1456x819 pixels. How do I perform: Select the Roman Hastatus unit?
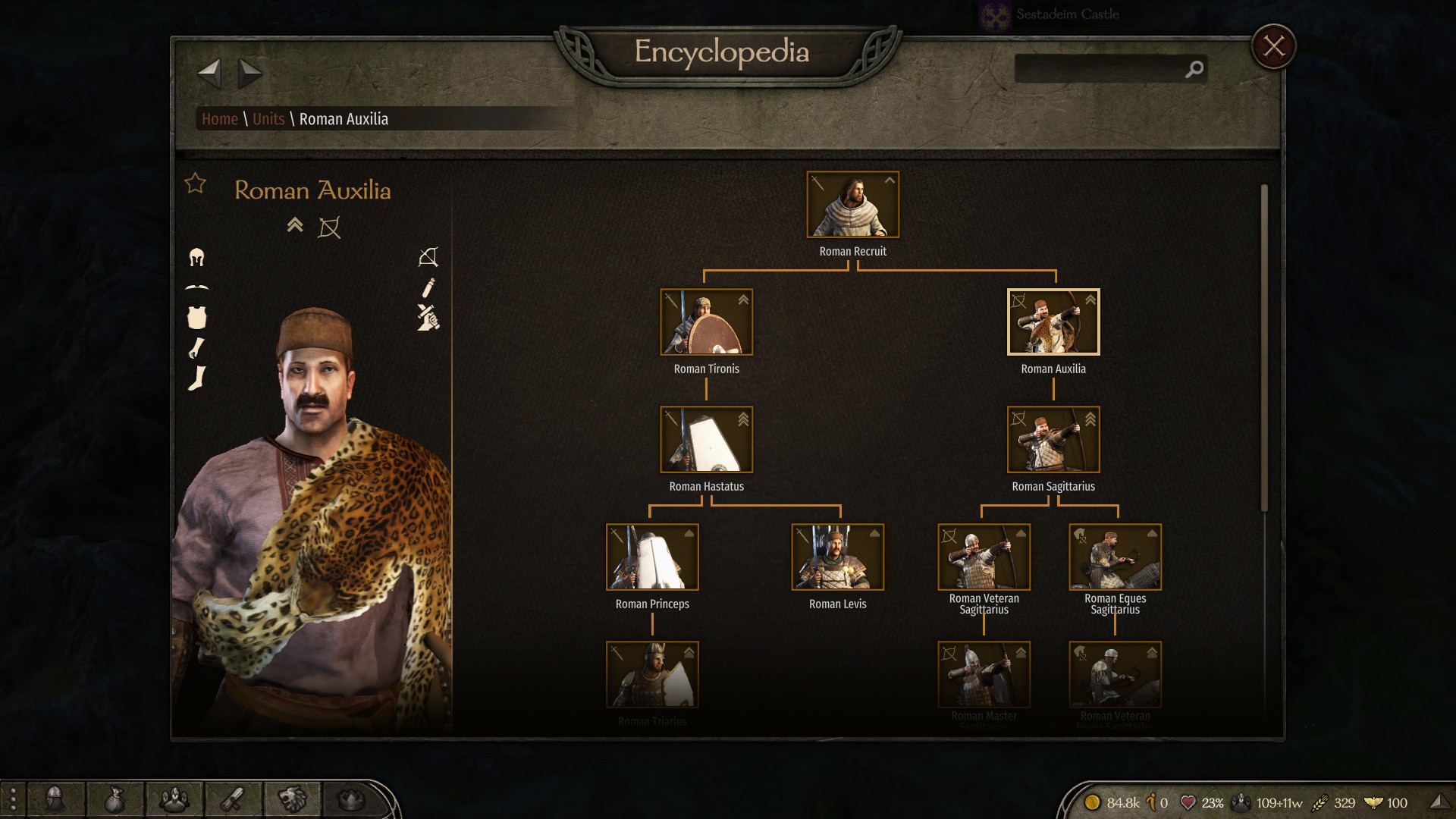click(706, 440)
